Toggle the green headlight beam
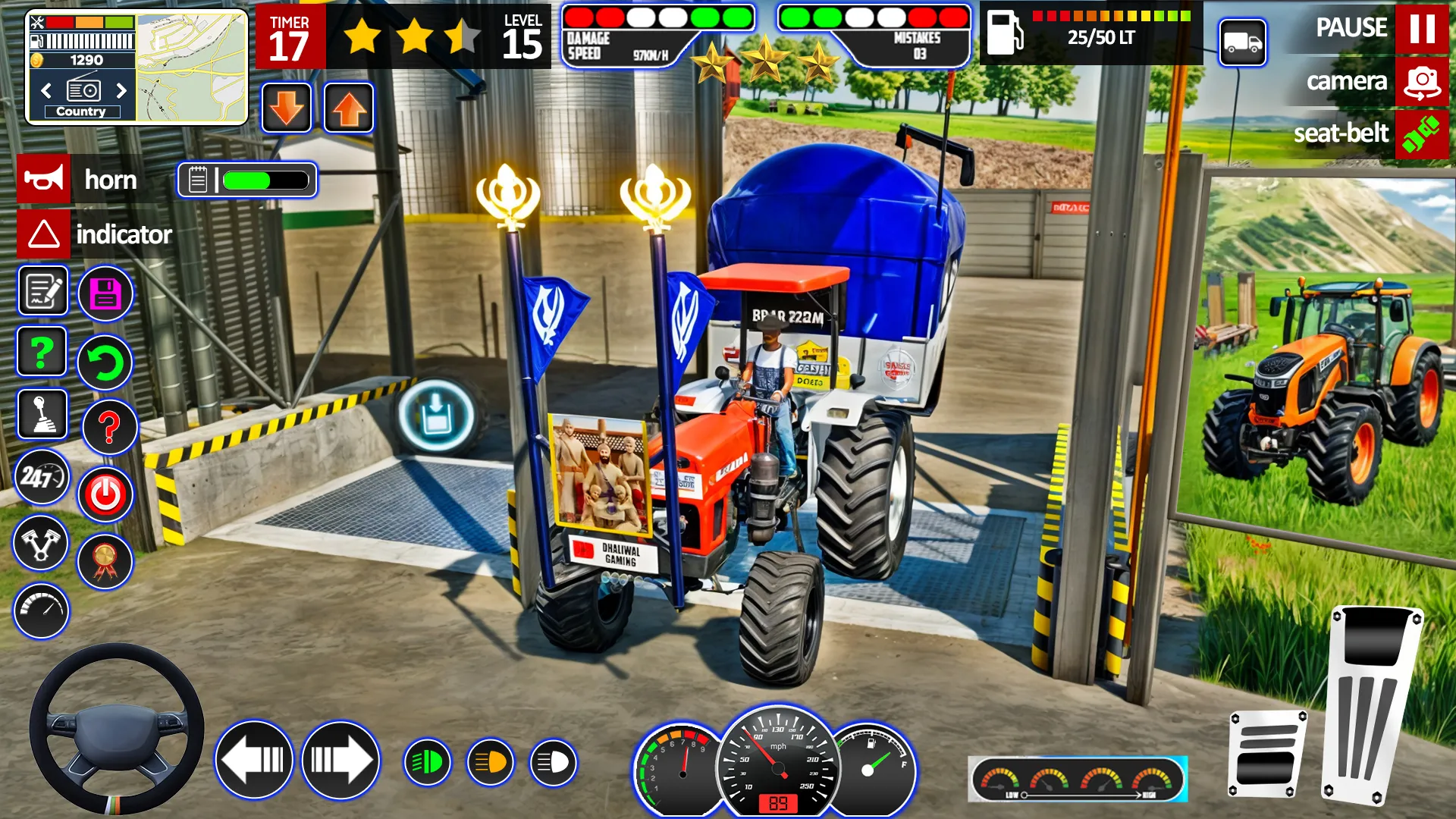This screenshot has width=1456, height=819. coord(428,762)
